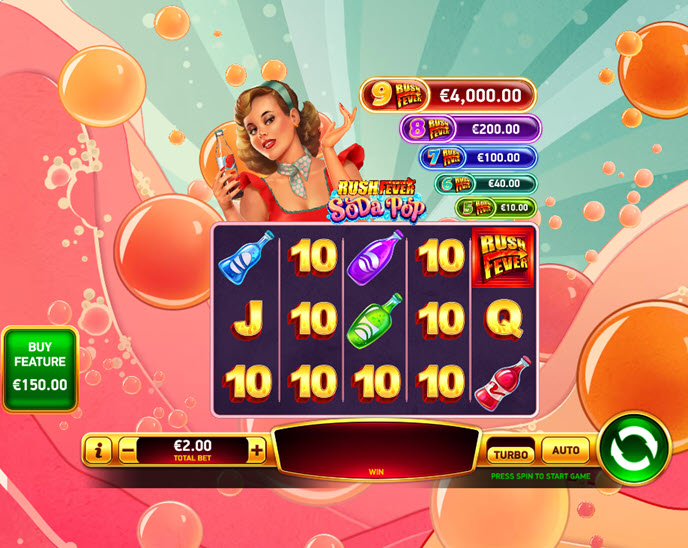688x548 pixels.
Task: Spin the reels with the green button
Action: pyautogui.click(x=633, y=448)
